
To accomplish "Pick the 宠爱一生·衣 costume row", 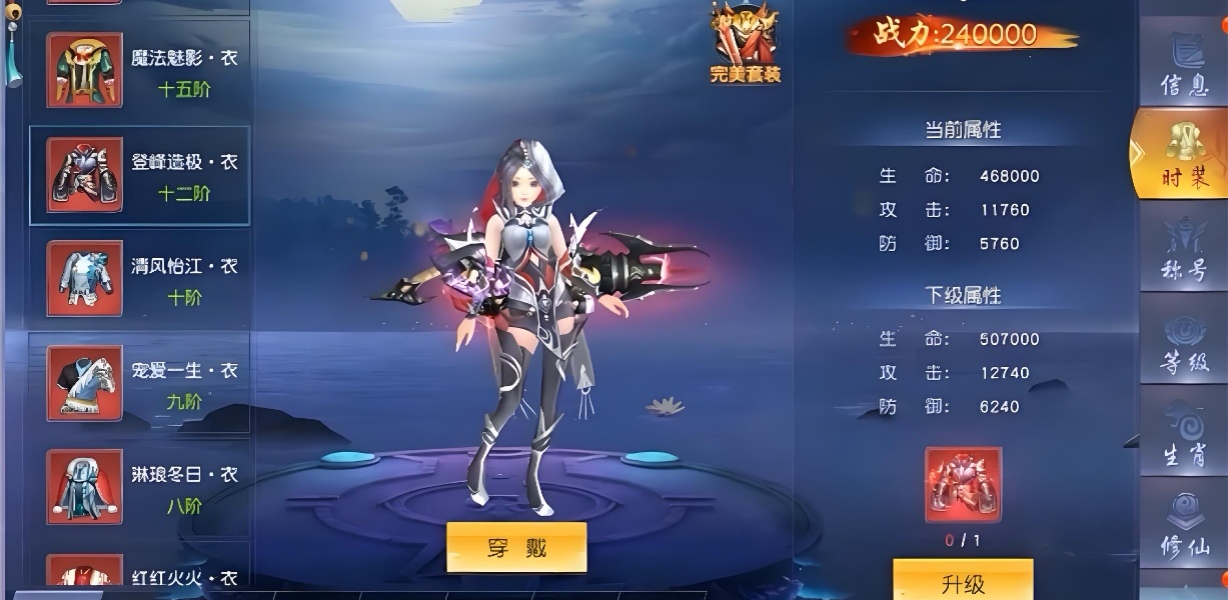I will pos(140,384).
